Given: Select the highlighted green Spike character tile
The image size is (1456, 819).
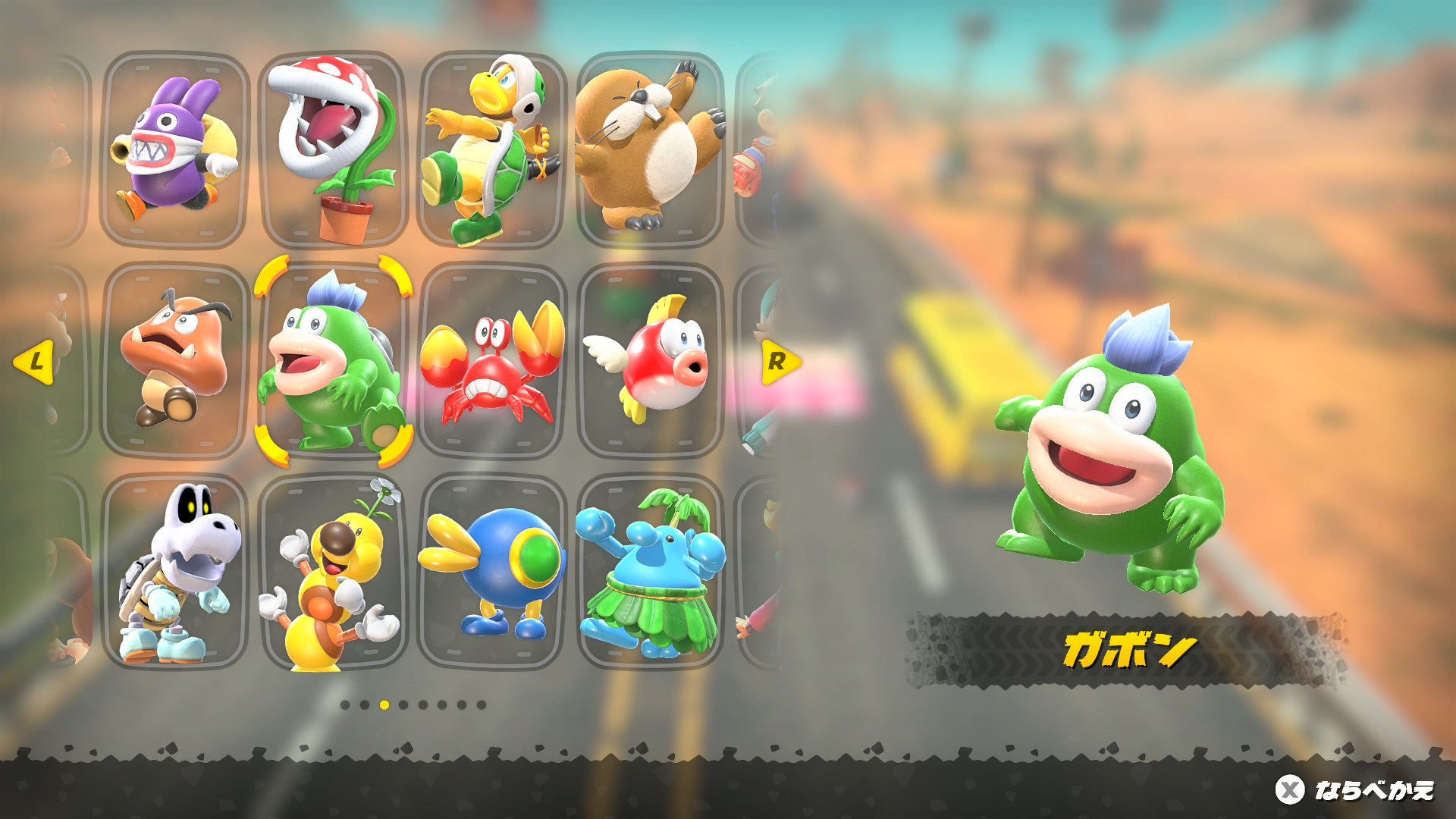Looking at the screenshot, I should click(x=334, y=361).
